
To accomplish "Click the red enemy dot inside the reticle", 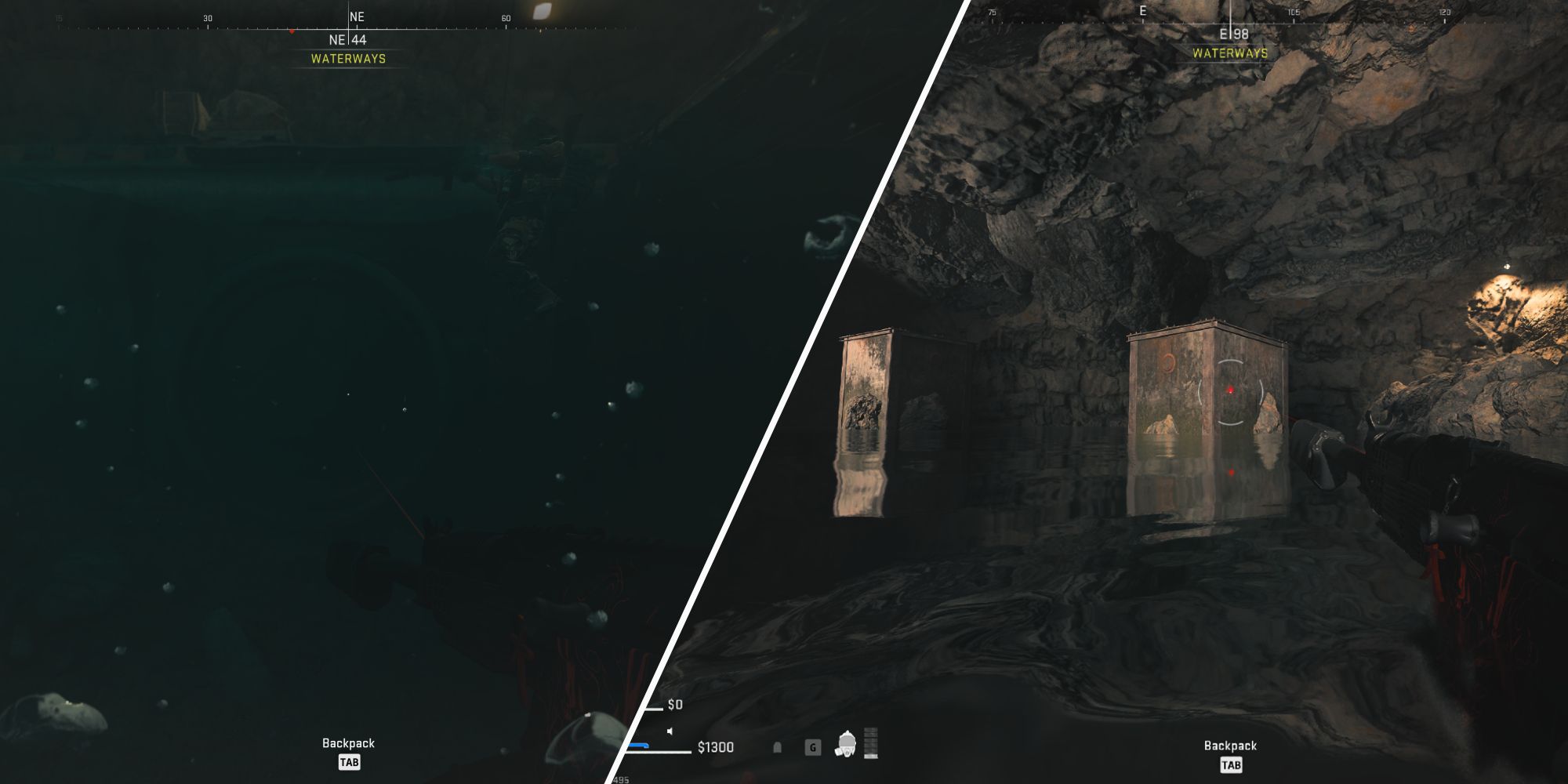I will (x=1230, y=389).
